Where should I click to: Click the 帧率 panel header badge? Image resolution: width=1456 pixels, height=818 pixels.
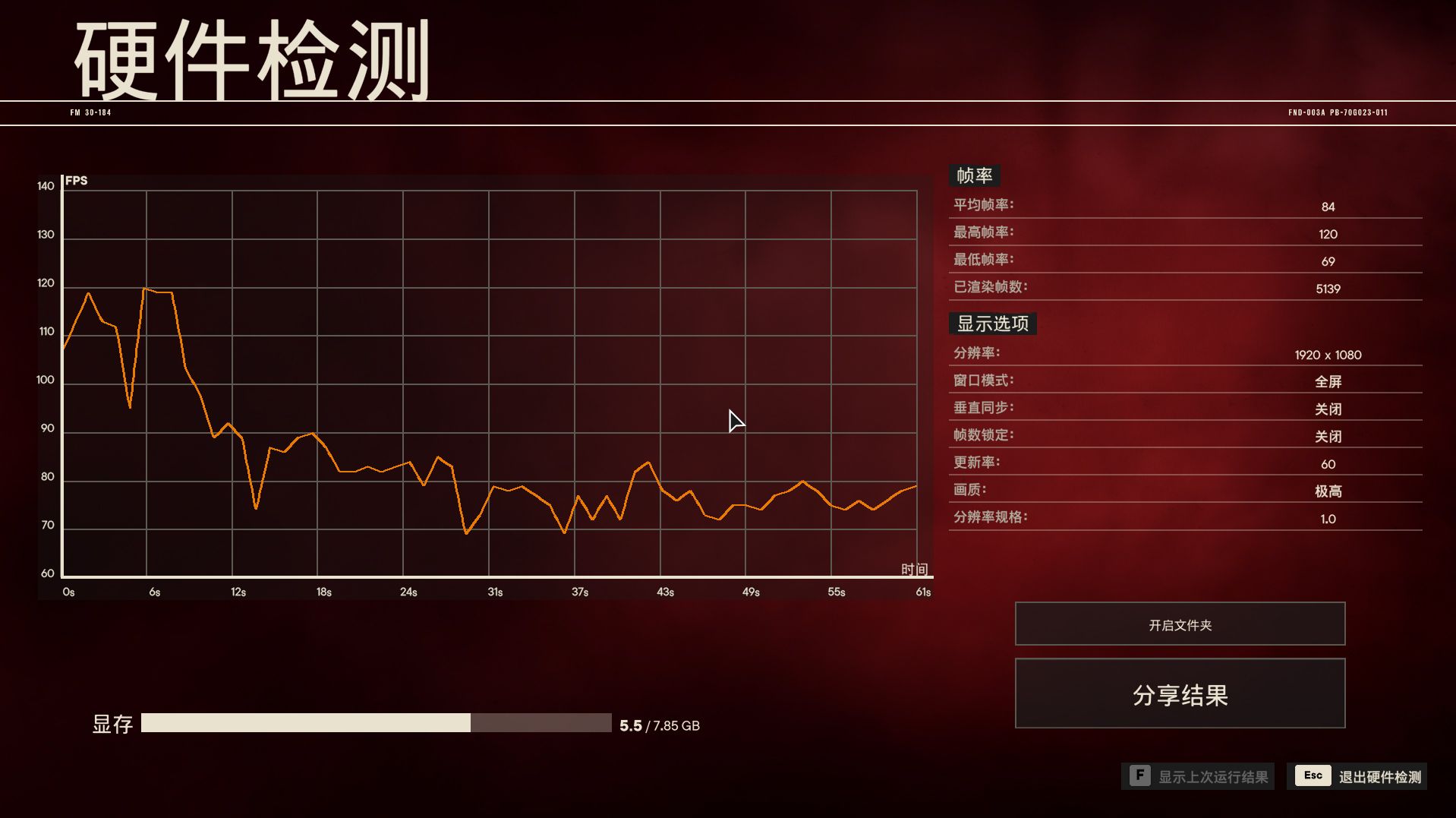coord(975,175)
